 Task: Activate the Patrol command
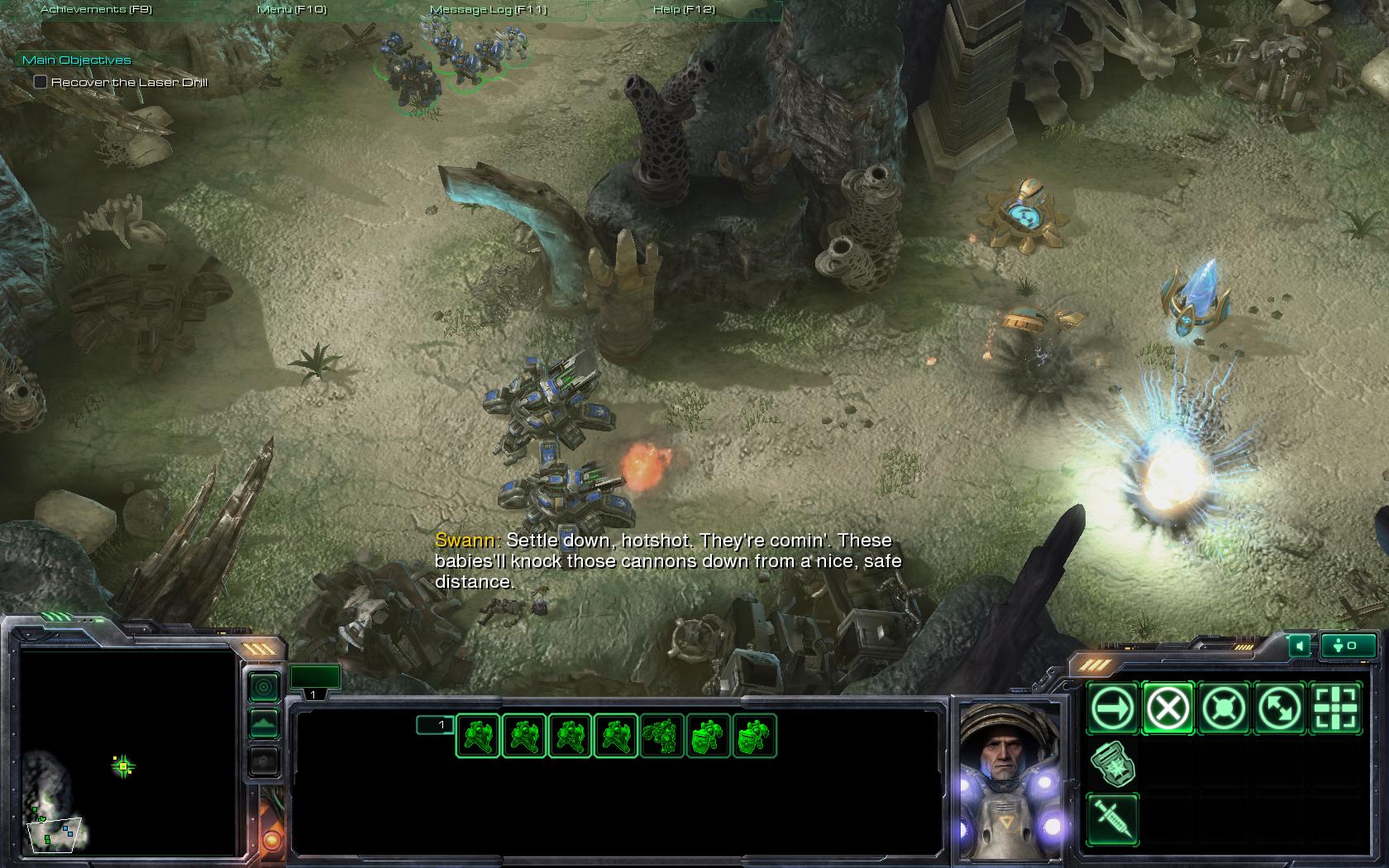pyautogui.click(x=1278, y=708)
